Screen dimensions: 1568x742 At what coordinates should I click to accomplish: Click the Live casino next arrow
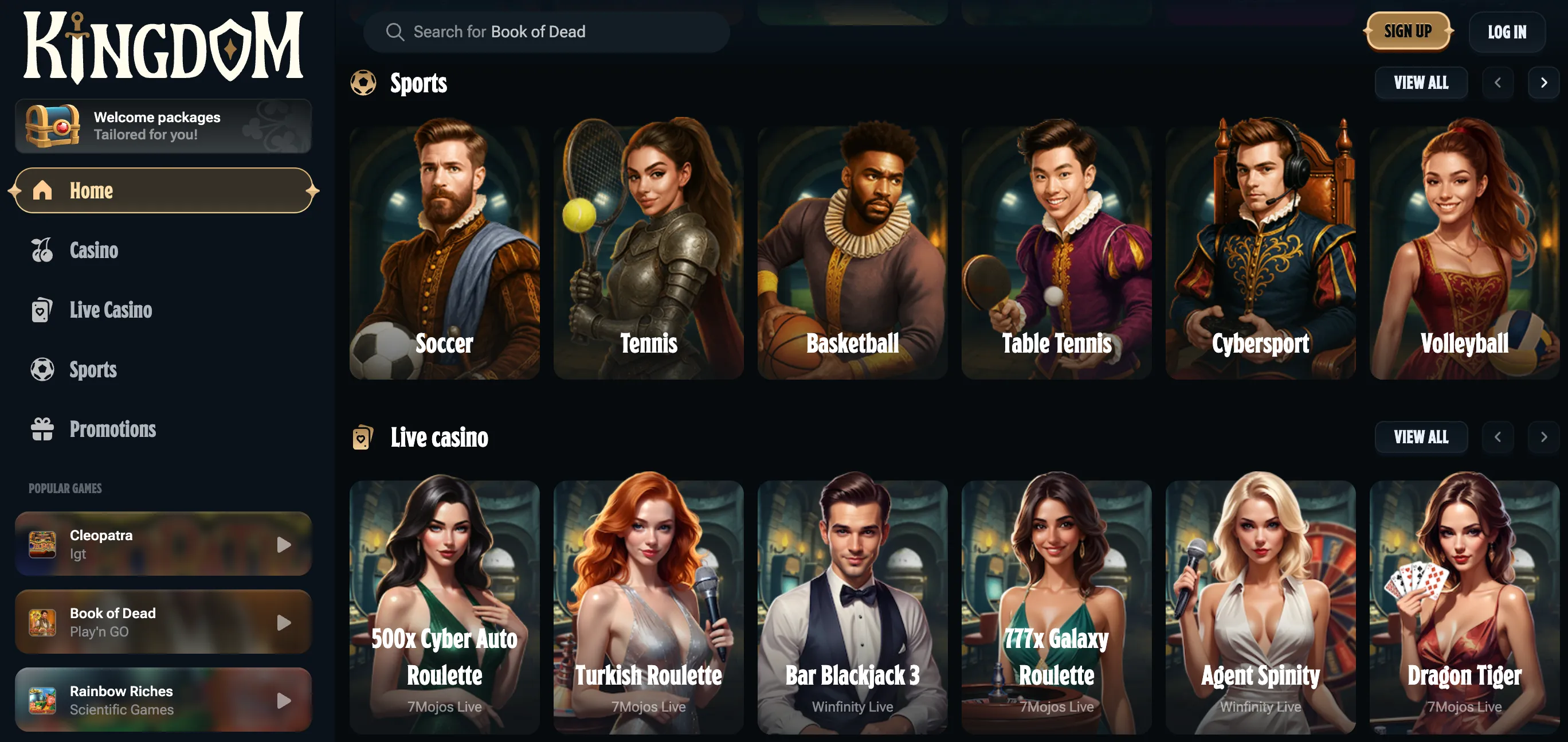coord(1544,437)
